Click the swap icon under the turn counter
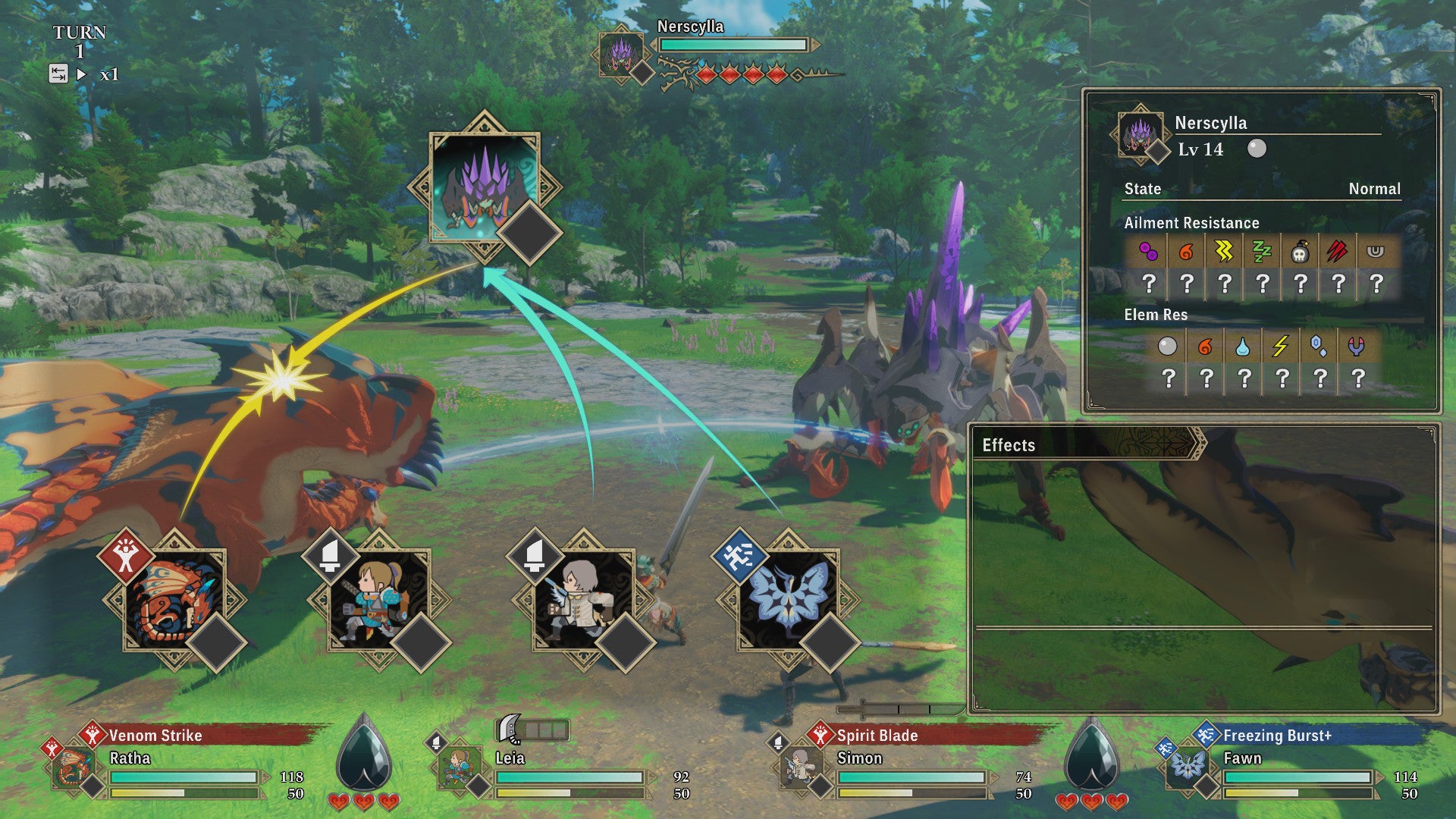This screenshot has width=1456, height=819. 58,74
